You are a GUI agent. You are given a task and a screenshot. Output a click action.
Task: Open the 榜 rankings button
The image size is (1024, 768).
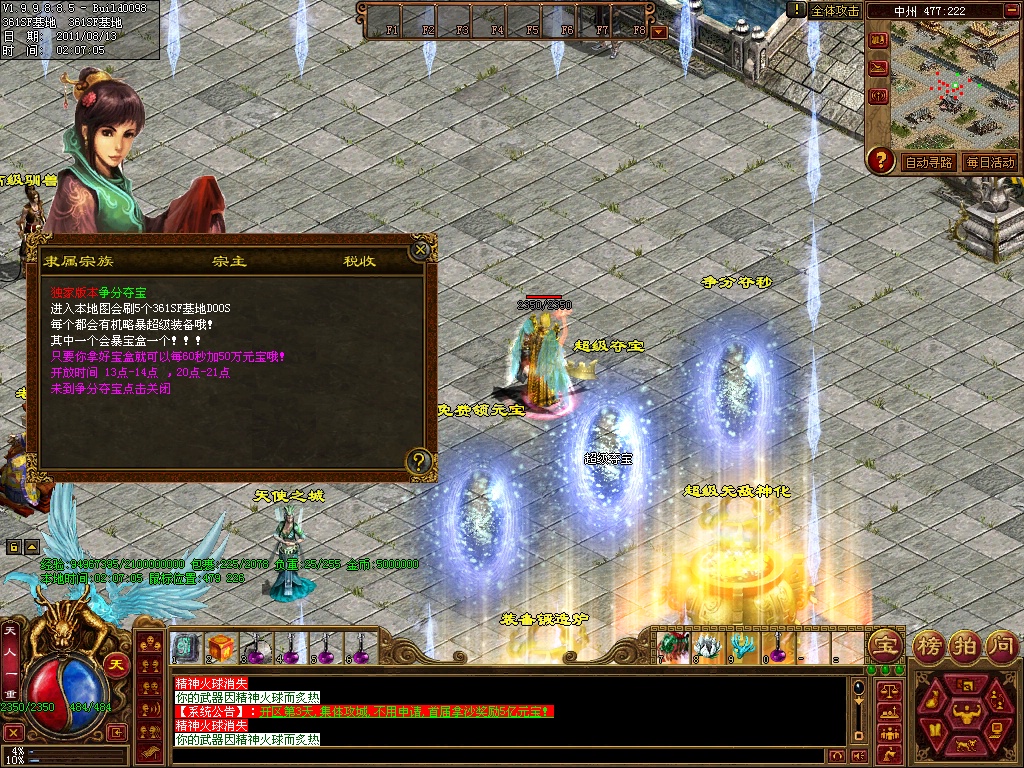[x=929, y=645]
